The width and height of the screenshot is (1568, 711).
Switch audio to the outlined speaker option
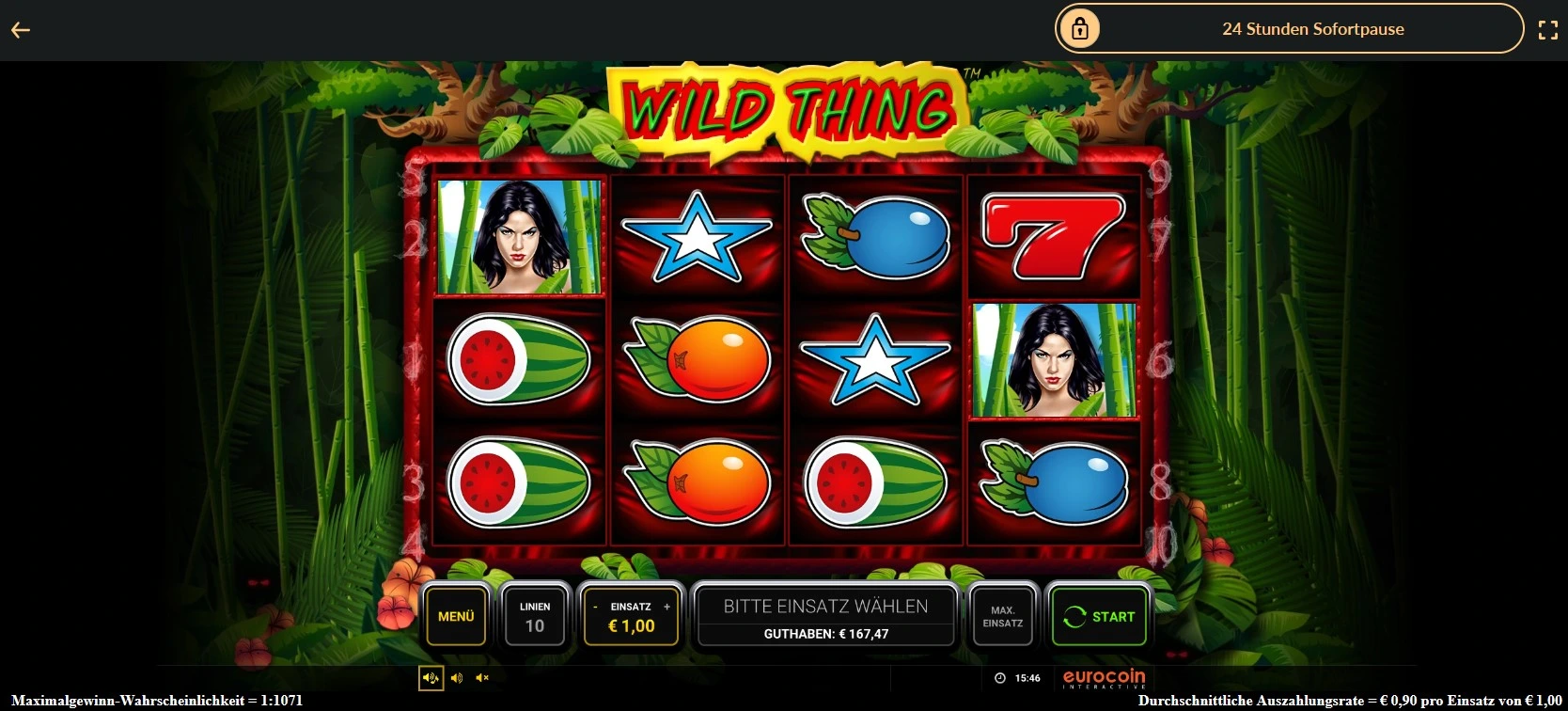(431, 677)
